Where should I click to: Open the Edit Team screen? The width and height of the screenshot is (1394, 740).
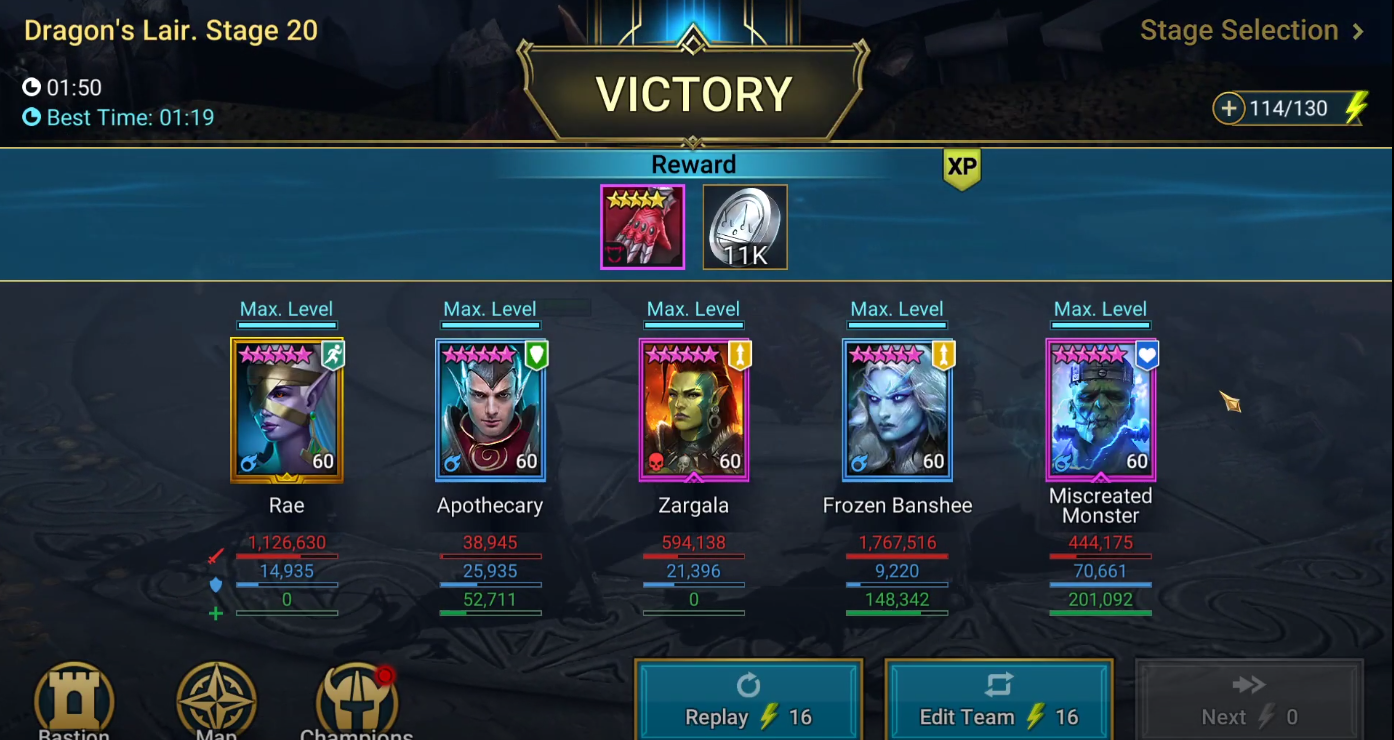coord(998,701)
